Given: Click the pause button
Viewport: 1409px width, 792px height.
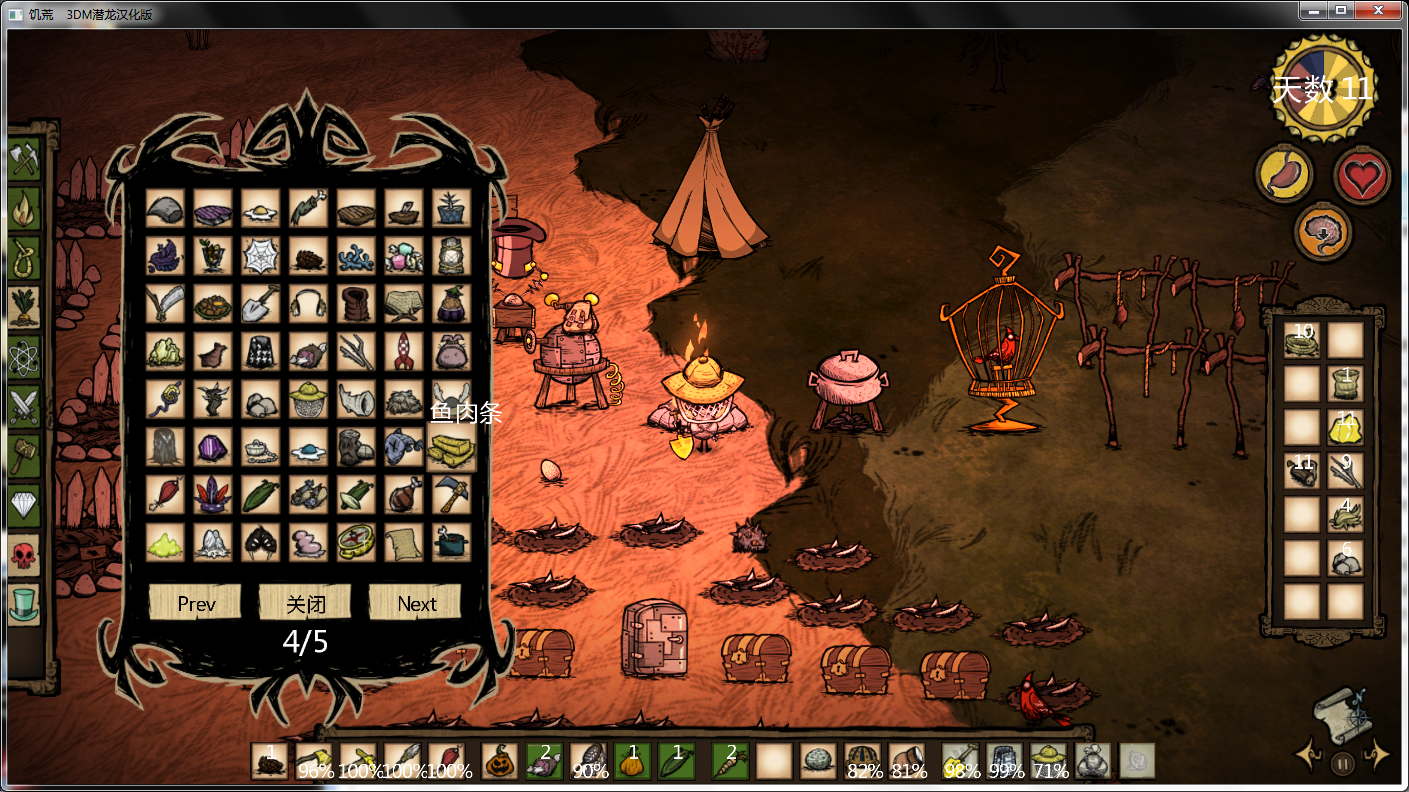Looking at the screenshot, I should pyautogui.click(x=1343, y=763).
